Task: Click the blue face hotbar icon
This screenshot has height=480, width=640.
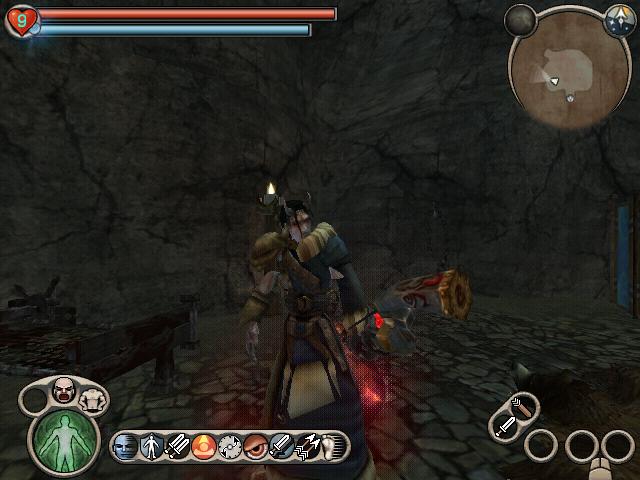Action: (125, 446)
